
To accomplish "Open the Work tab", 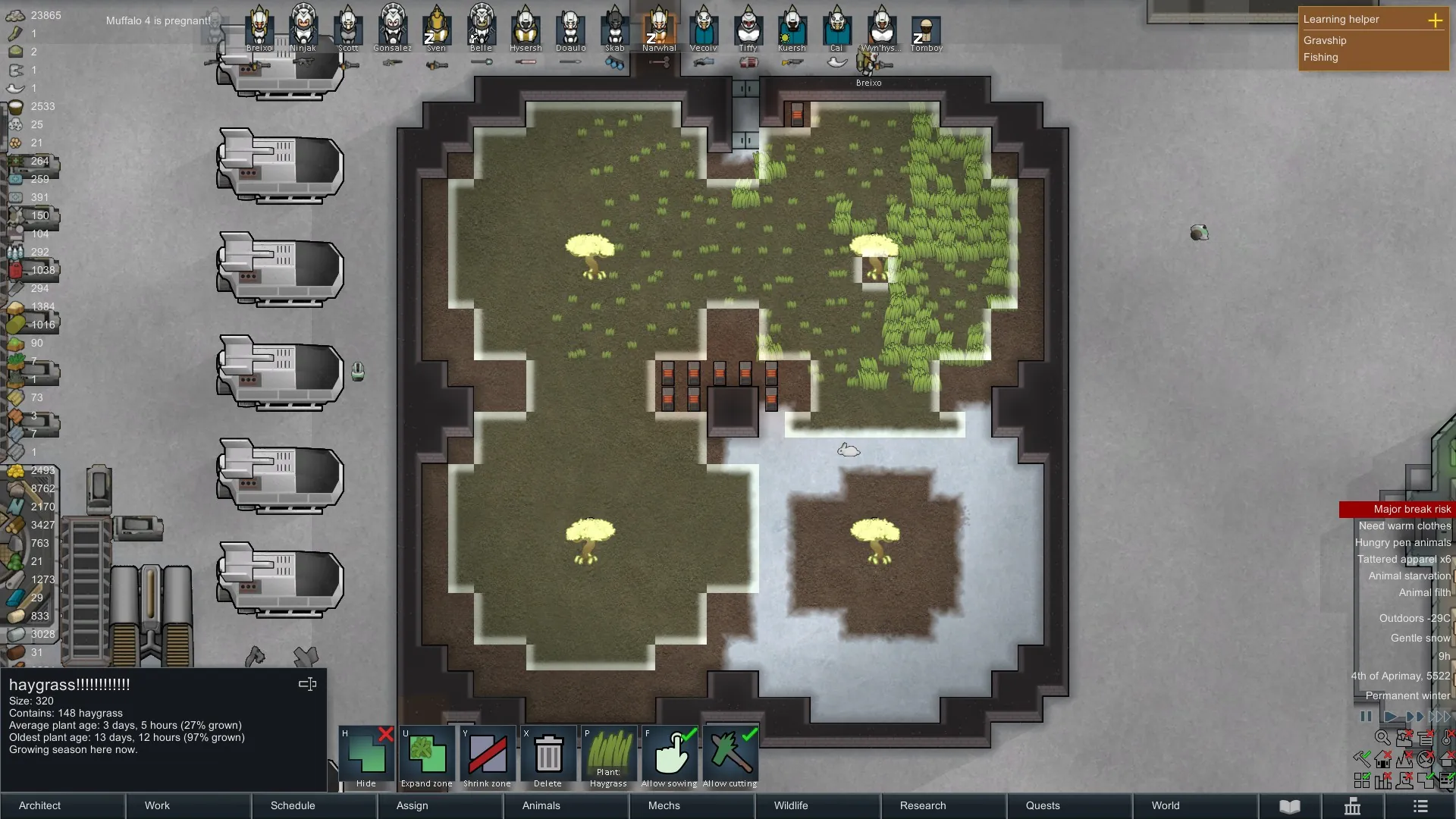I will (157, 805).
